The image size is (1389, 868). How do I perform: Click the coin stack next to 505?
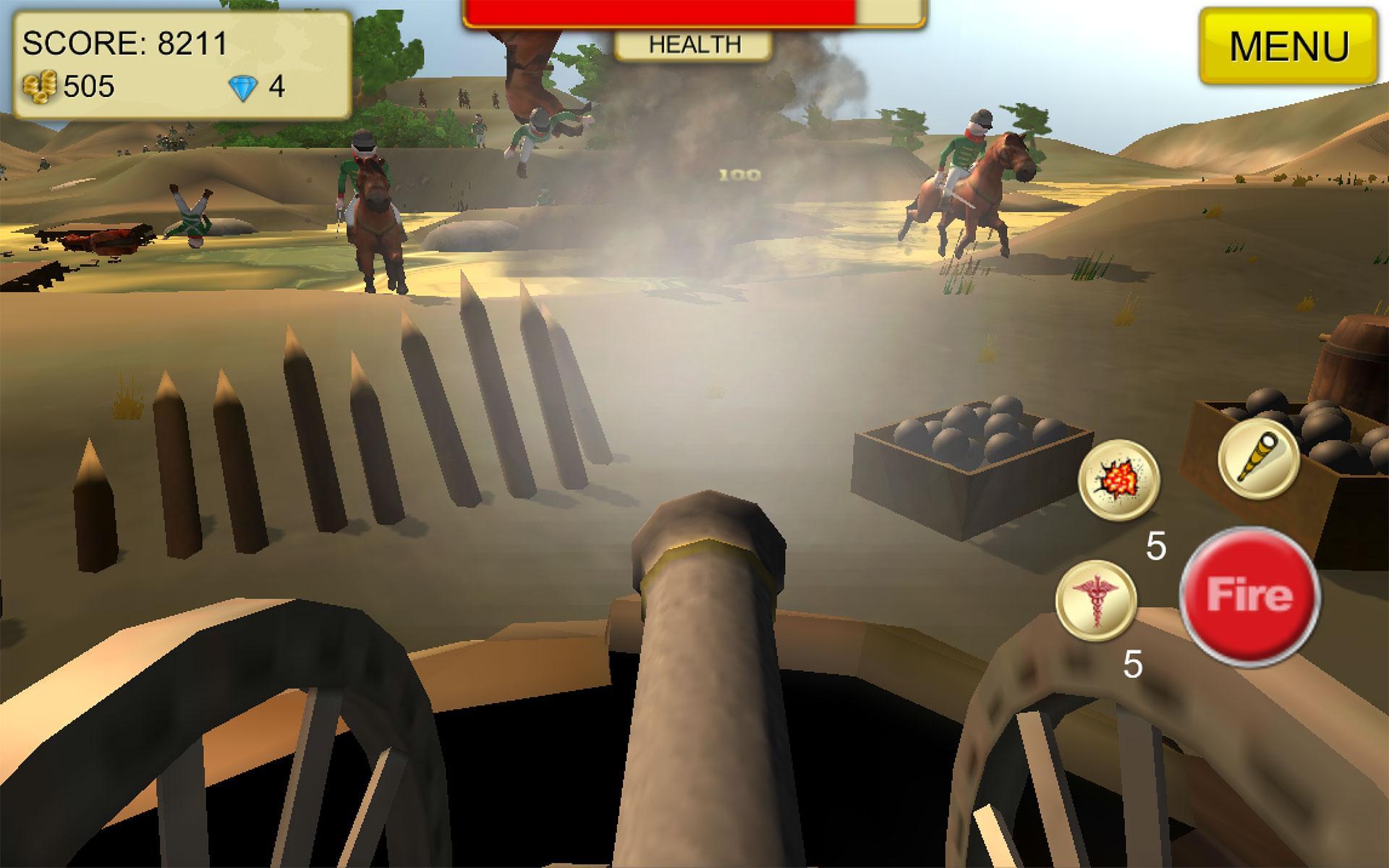[40, 87]
